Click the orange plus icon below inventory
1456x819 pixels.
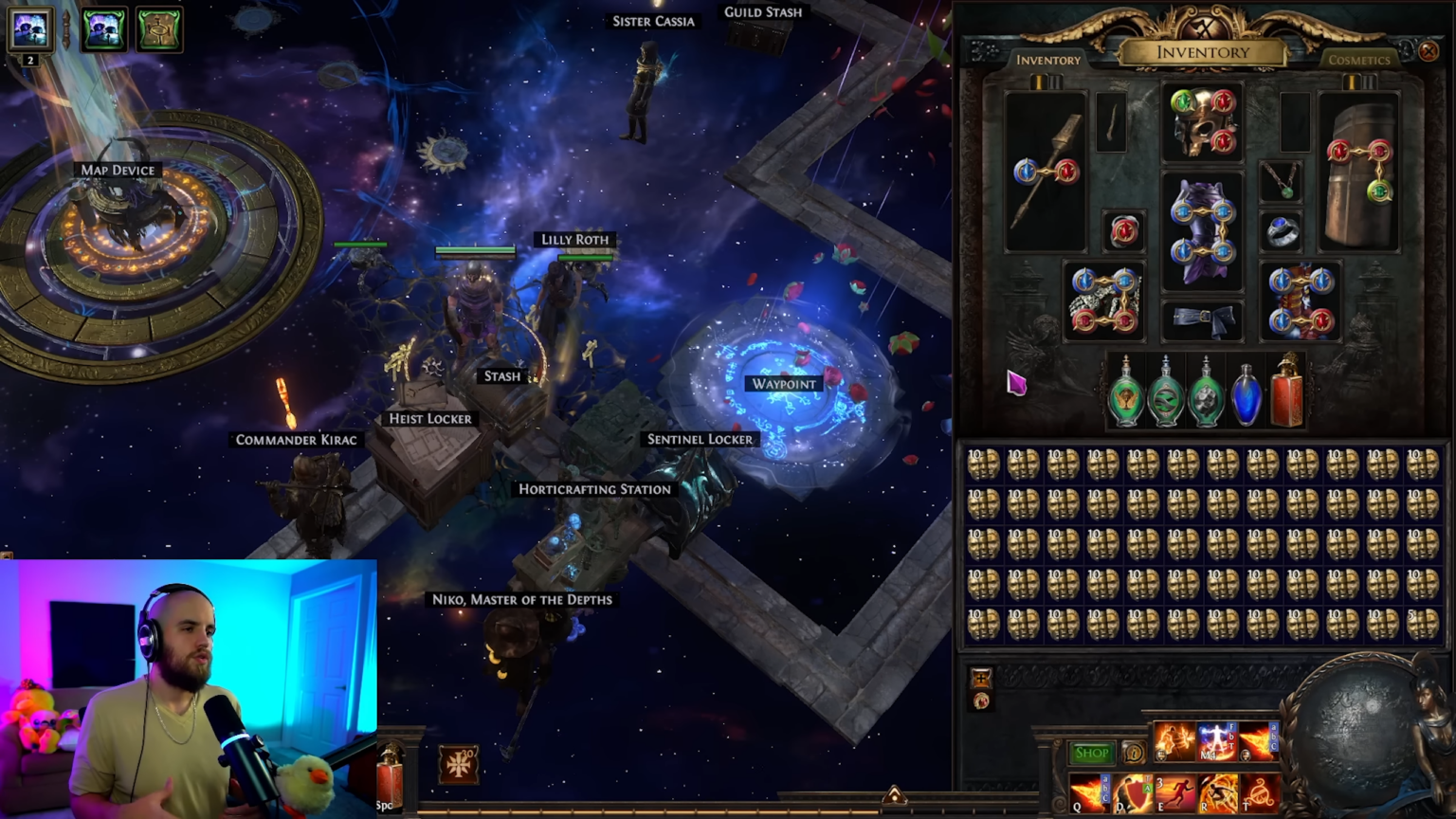981,678
